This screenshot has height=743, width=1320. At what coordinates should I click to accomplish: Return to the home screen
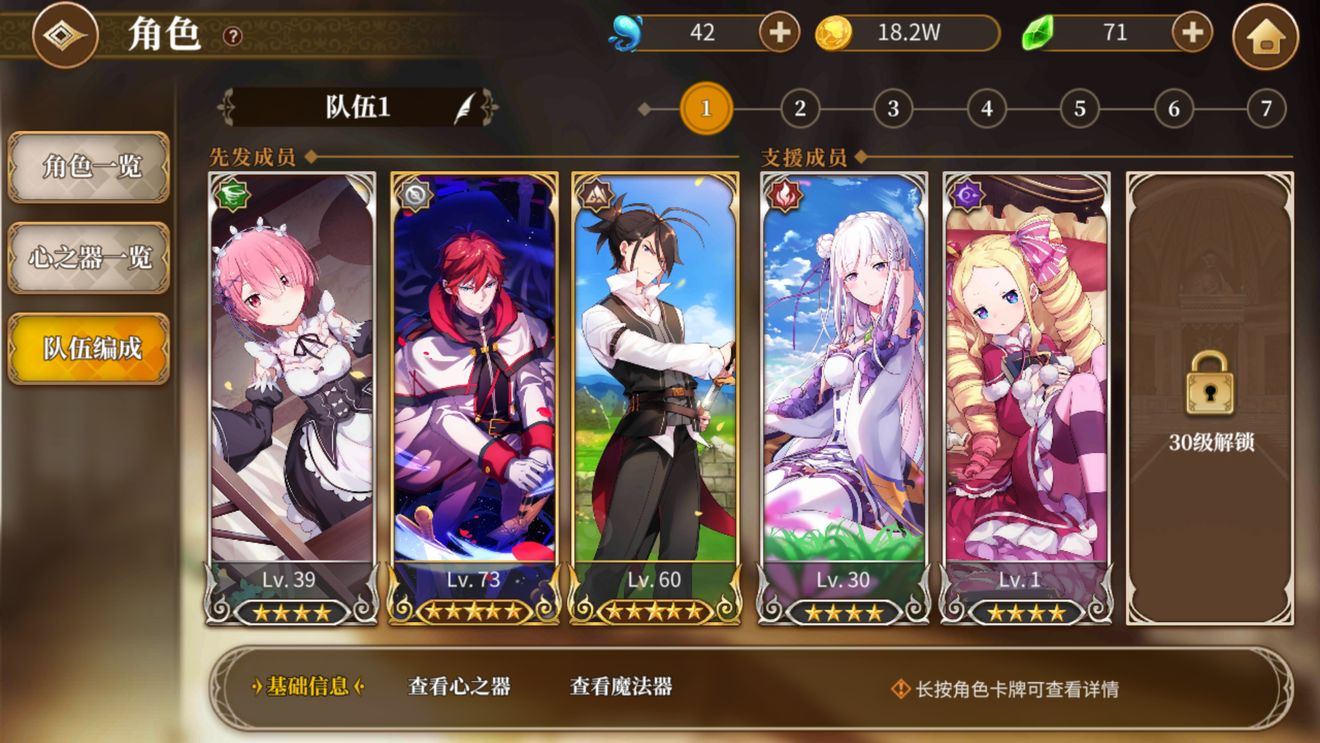click(x=1265, y=37)
